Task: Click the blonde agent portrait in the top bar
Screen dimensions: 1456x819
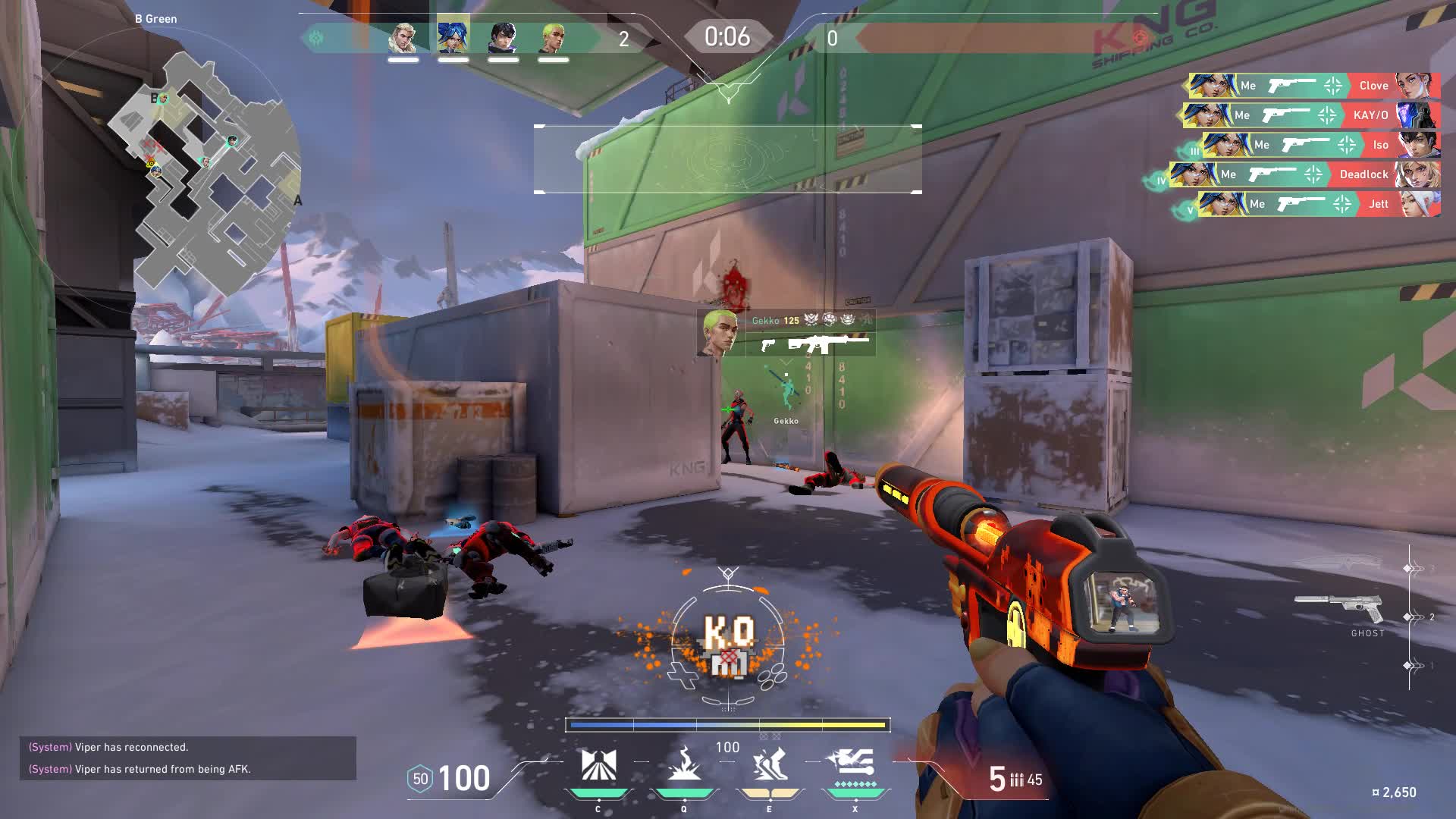Action: point(403,38)
